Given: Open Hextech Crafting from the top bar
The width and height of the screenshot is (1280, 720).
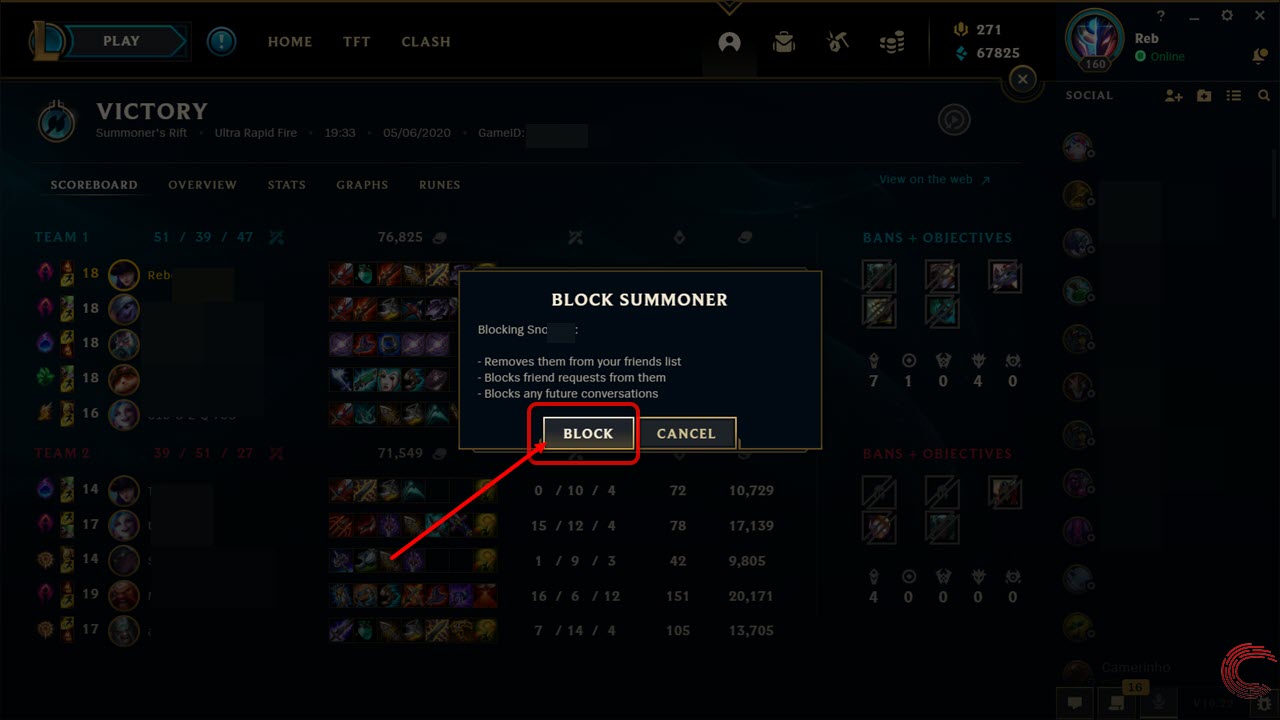Looking at the screenshot, I should [x=837, y=41].
